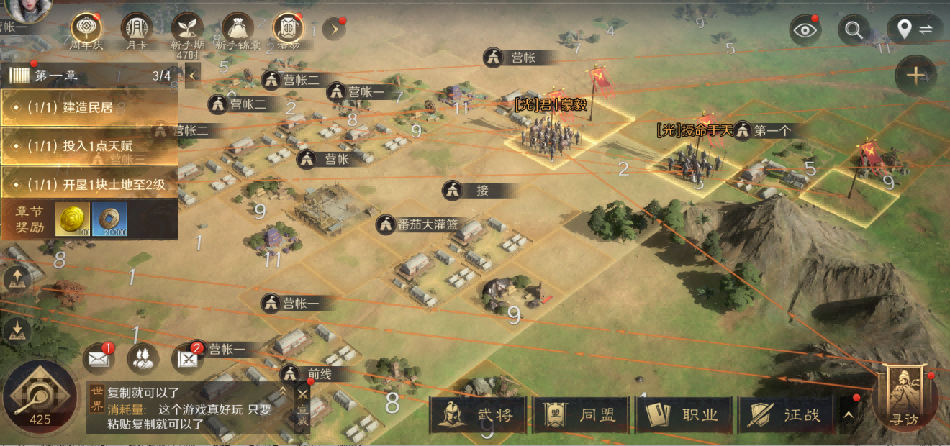Select the 开垦1块土地至2级 quest entry
Viewport: 950px width, 446px height.
coord(90,184)
